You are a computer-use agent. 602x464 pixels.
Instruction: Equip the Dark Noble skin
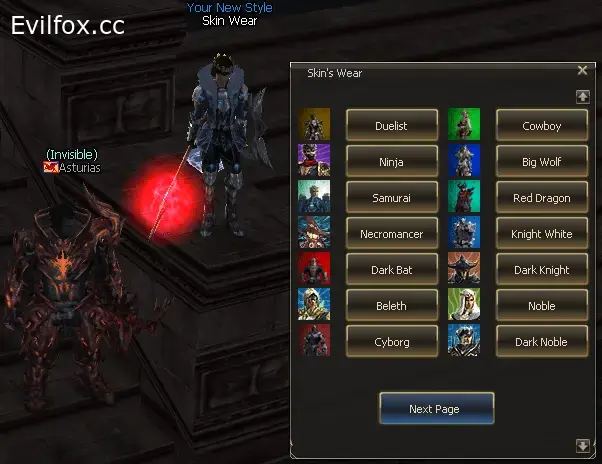tap(541, 342)
